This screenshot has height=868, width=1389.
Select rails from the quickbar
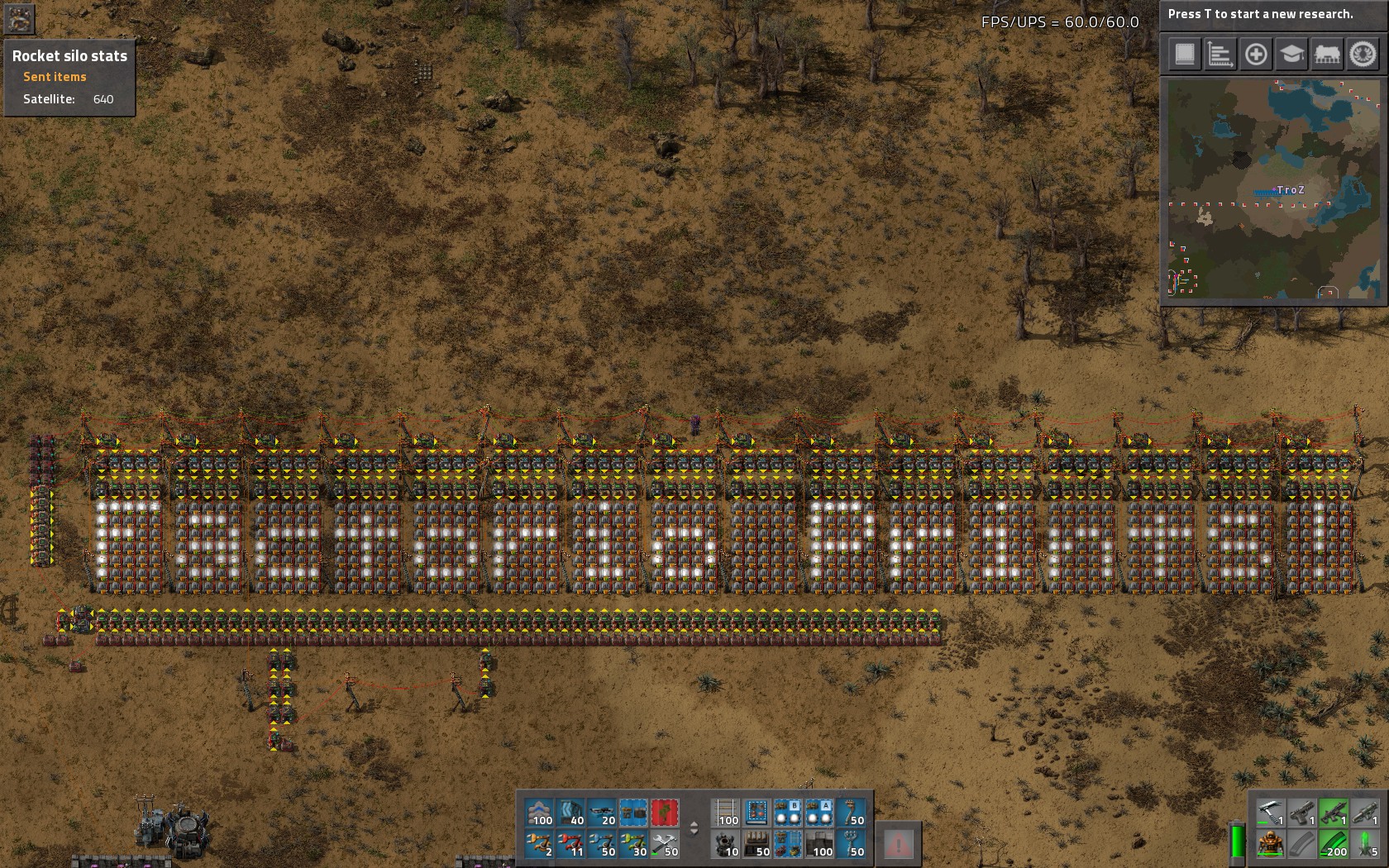pyautogui.click(x=725, y=812)
